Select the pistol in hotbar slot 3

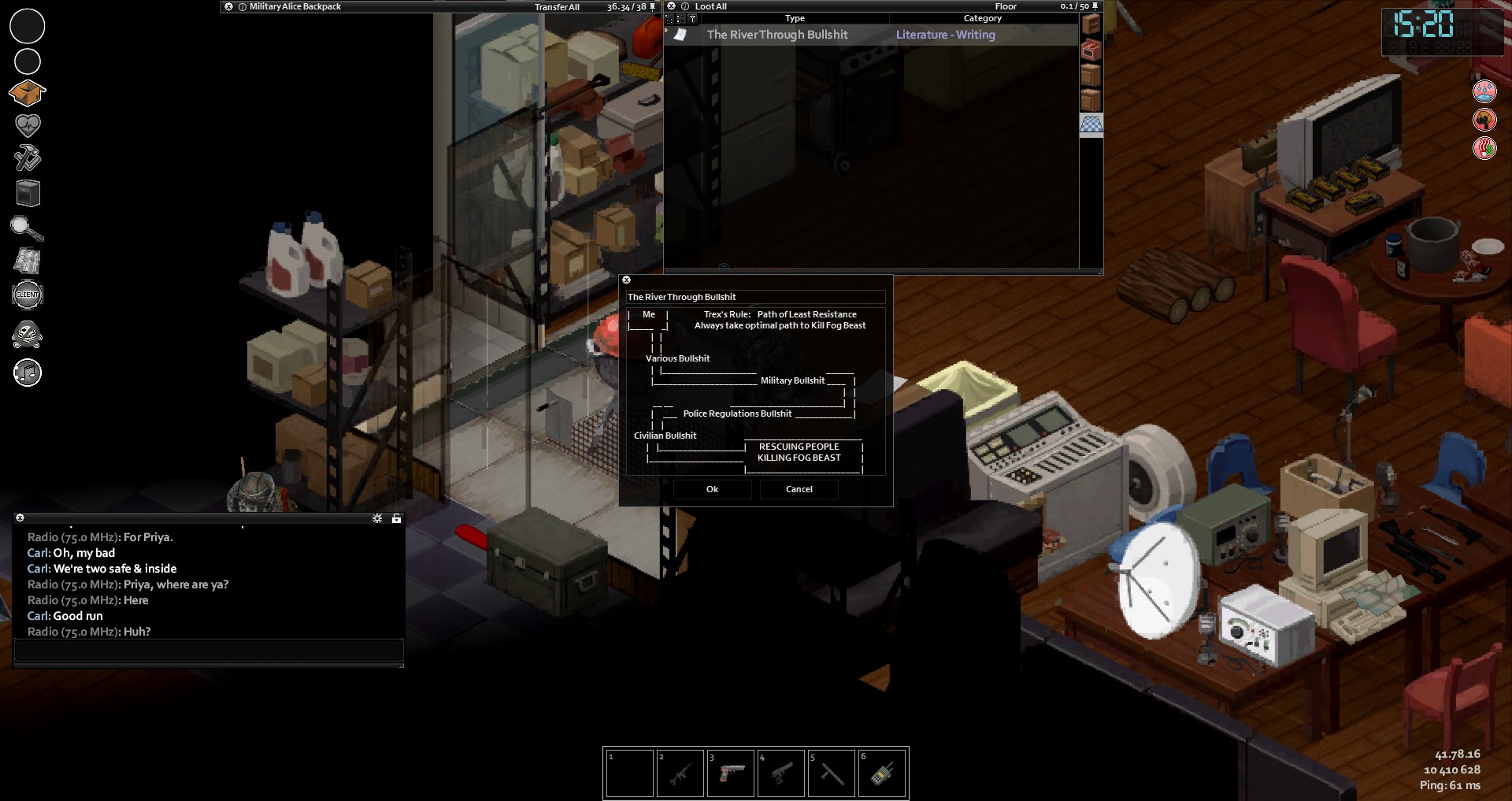tap(731, 773)
